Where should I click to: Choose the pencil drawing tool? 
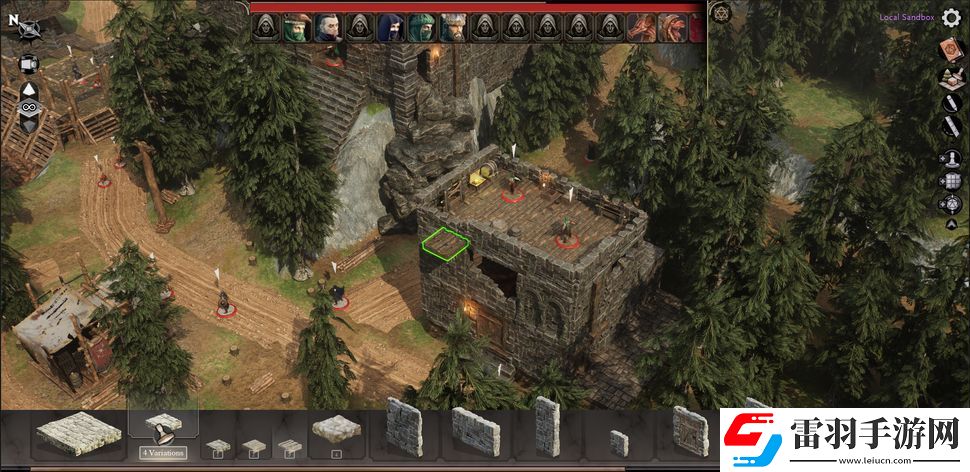tap(951, 102)
